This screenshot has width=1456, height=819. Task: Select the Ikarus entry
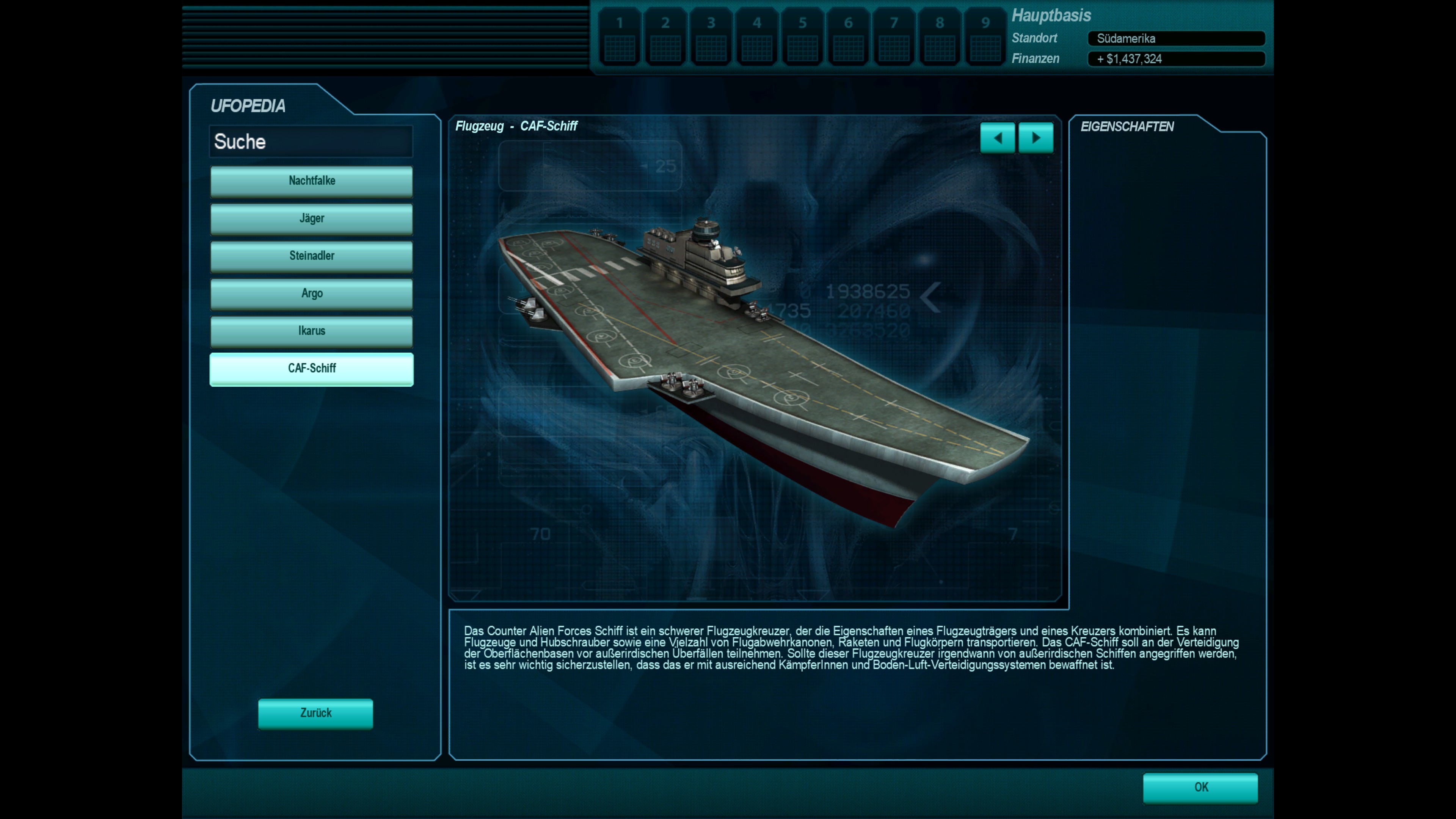point(311,331)
